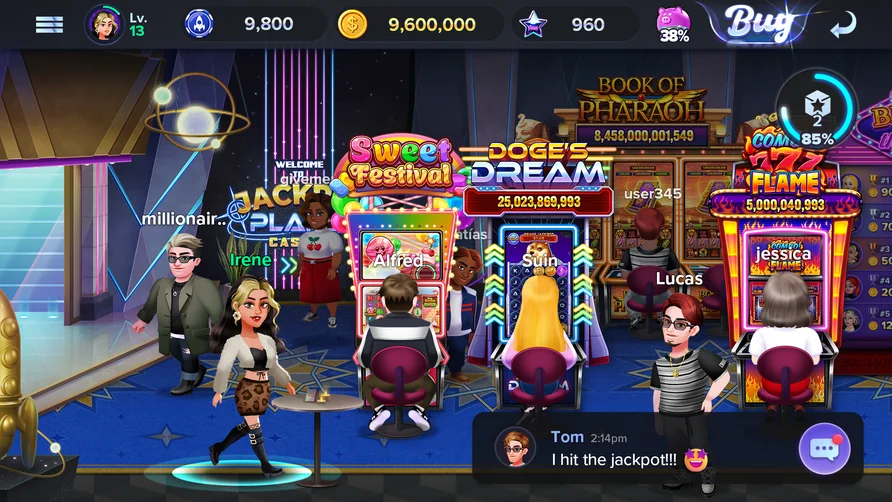Open the pink piggy bank
The image size is (892, 502).
point(674,25)
